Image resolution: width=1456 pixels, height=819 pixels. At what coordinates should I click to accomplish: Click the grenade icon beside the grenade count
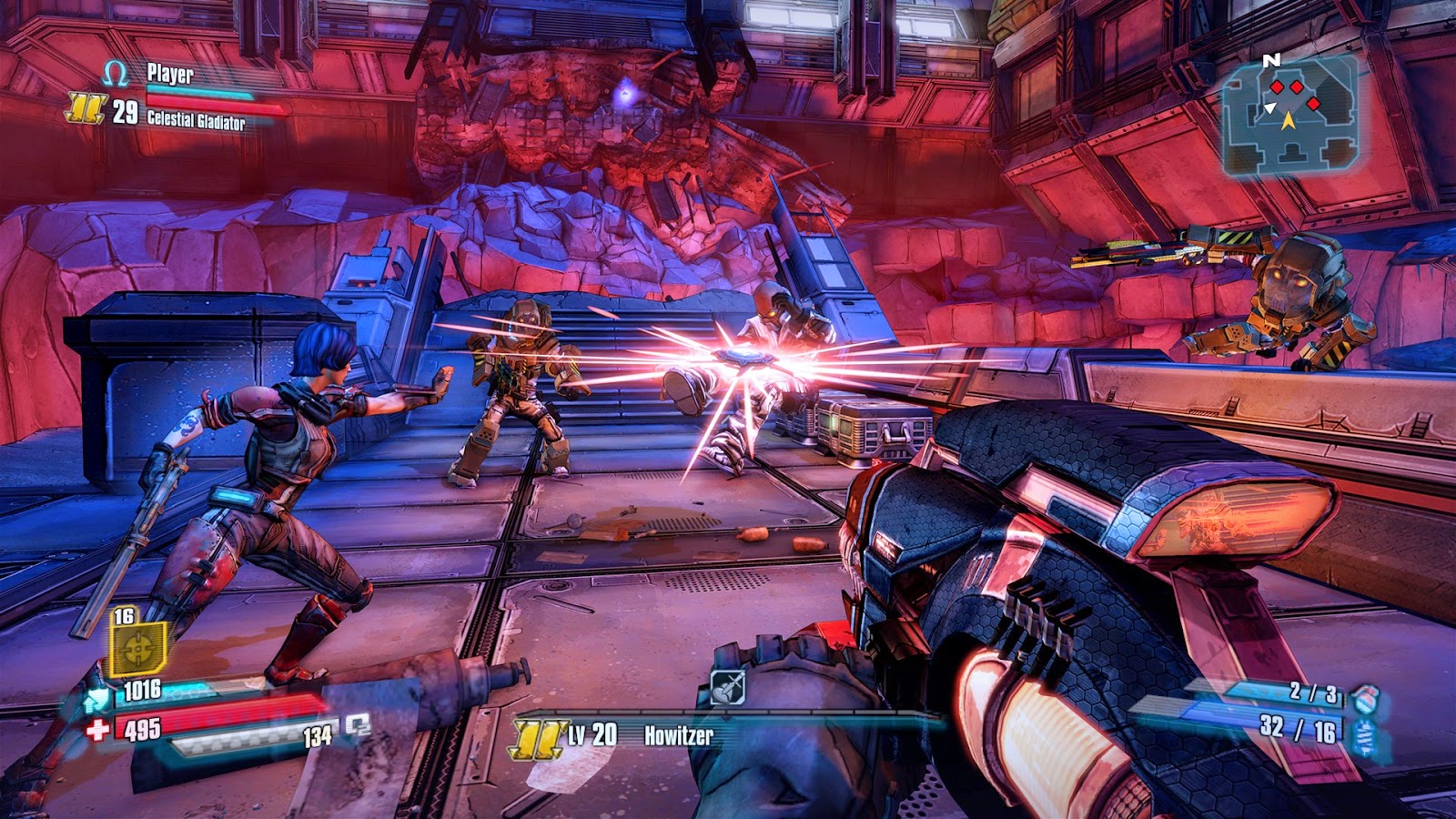pos(1365,699)
